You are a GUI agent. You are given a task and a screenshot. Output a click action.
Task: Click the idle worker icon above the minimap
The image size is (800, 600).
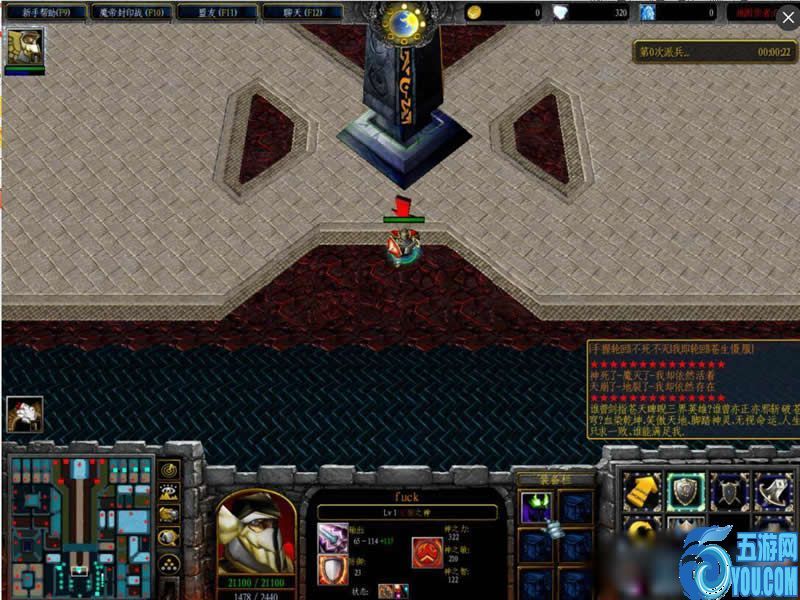point(24,414)
